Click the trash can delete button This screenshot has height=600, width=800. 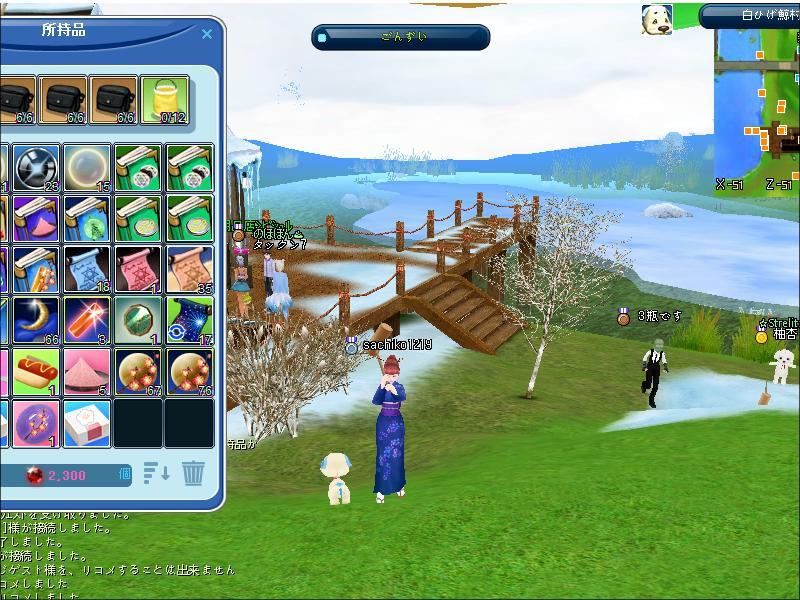(x=193, y=473)
